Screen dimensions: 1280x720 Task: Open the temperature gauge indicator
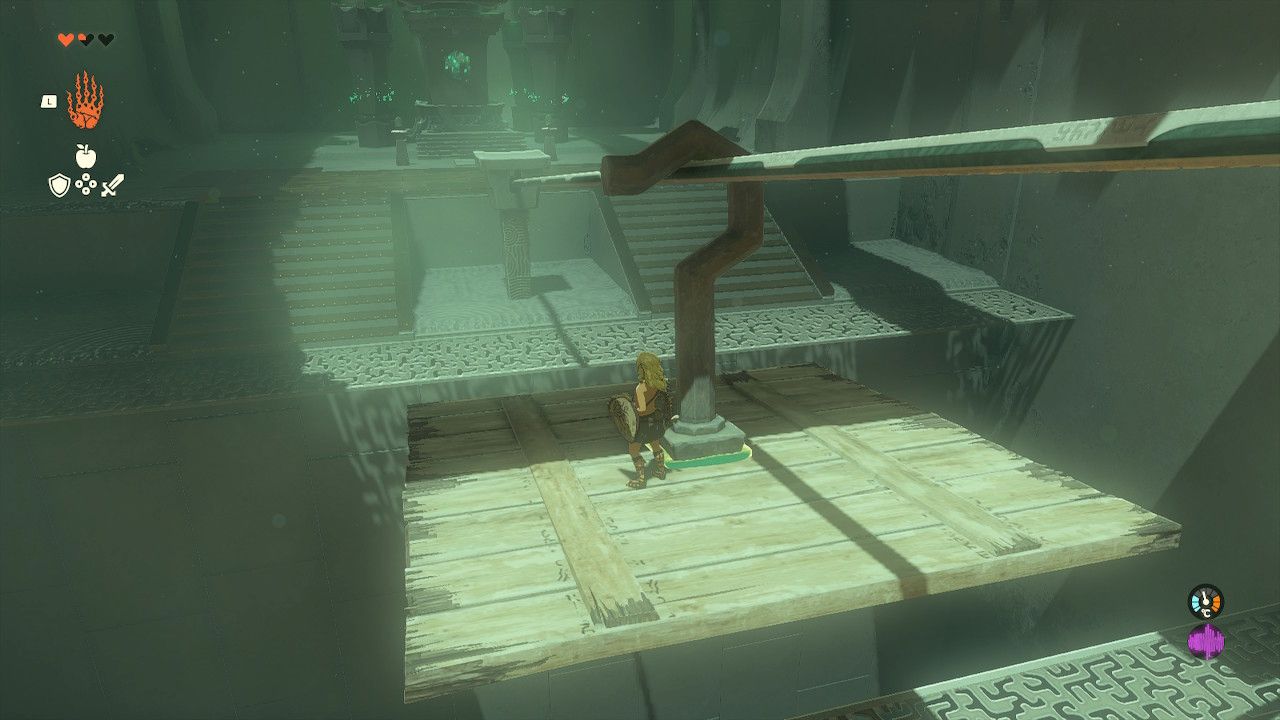pos(1205,600)
